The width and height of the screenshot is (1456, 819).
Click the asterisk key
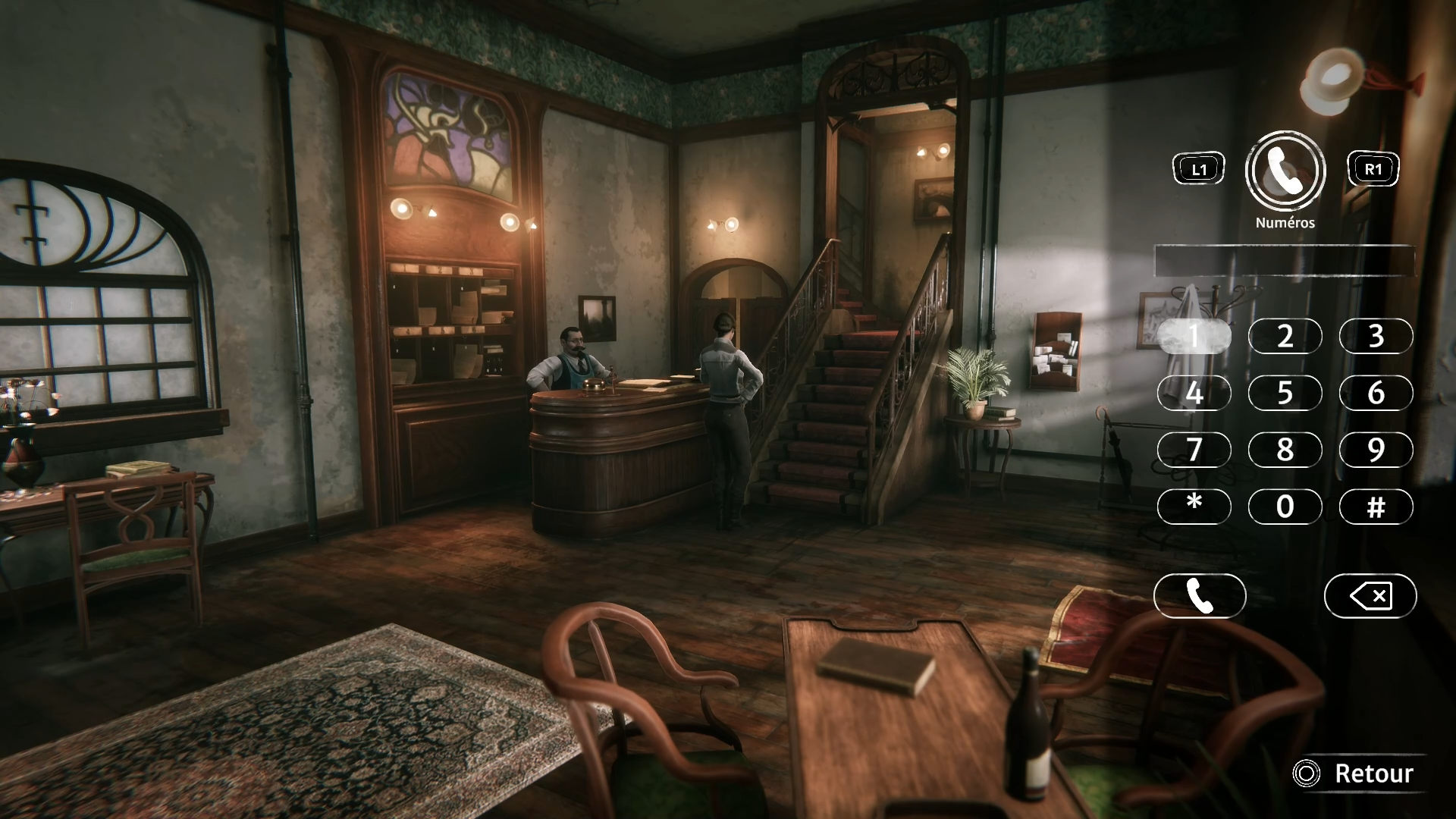point(1194,506)
